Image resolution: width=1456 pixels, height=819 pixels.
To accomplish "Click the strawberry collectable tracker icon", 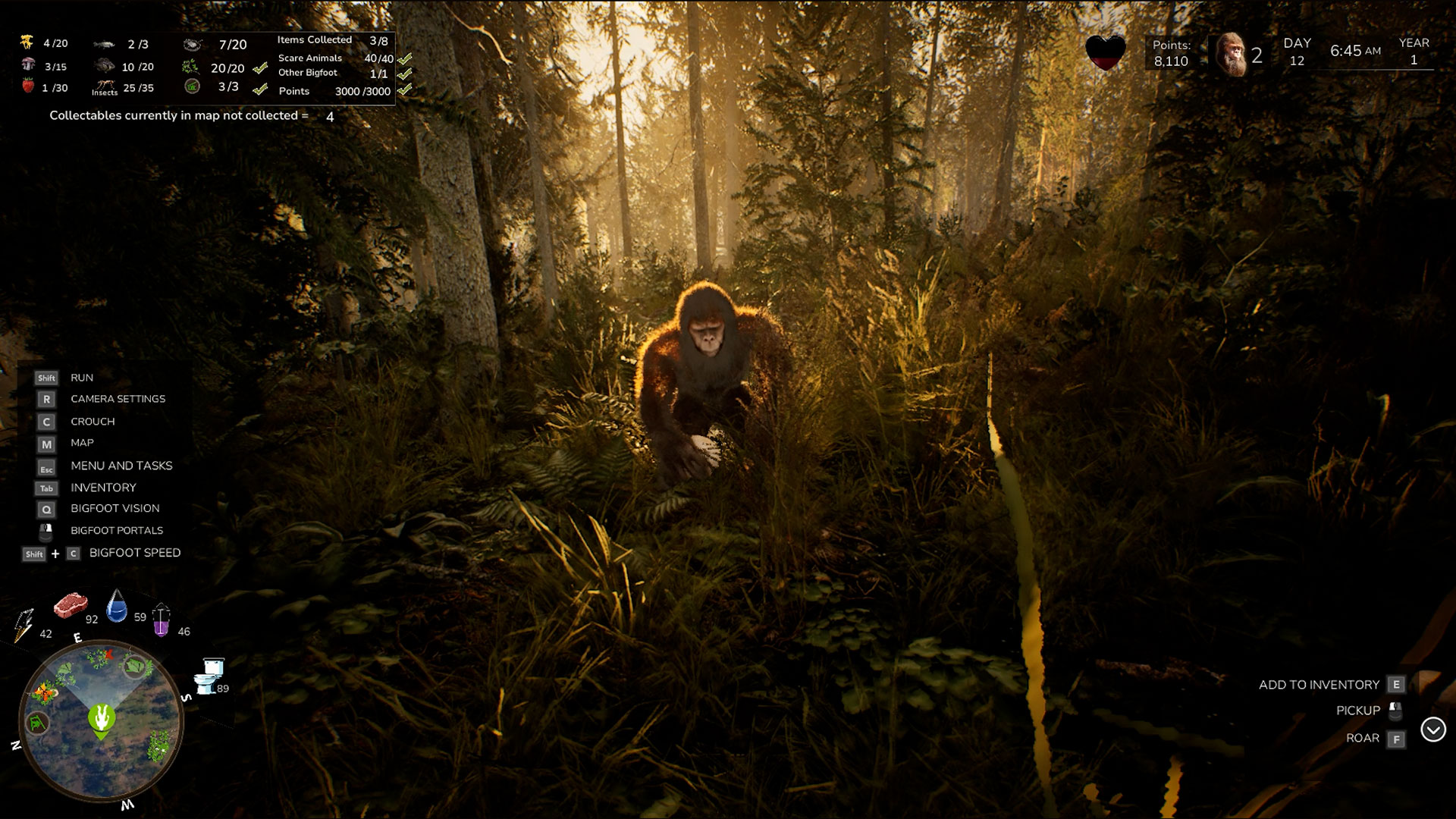I will pyautogui.click(x=28, y=86).
